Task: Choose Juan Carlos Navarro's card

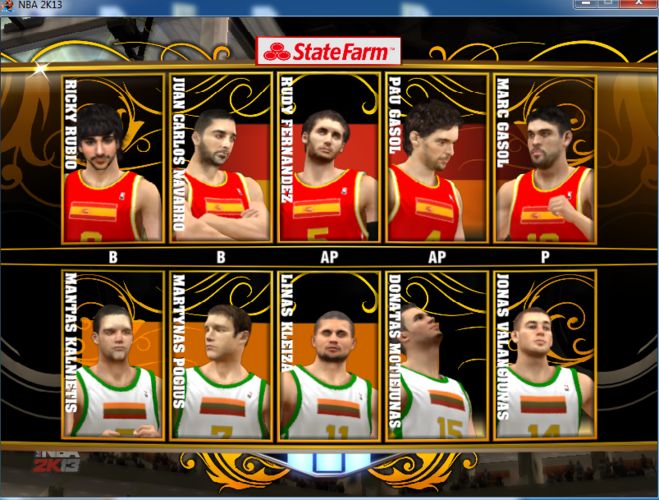Action: pyautogui.click(x=221, y=158)
